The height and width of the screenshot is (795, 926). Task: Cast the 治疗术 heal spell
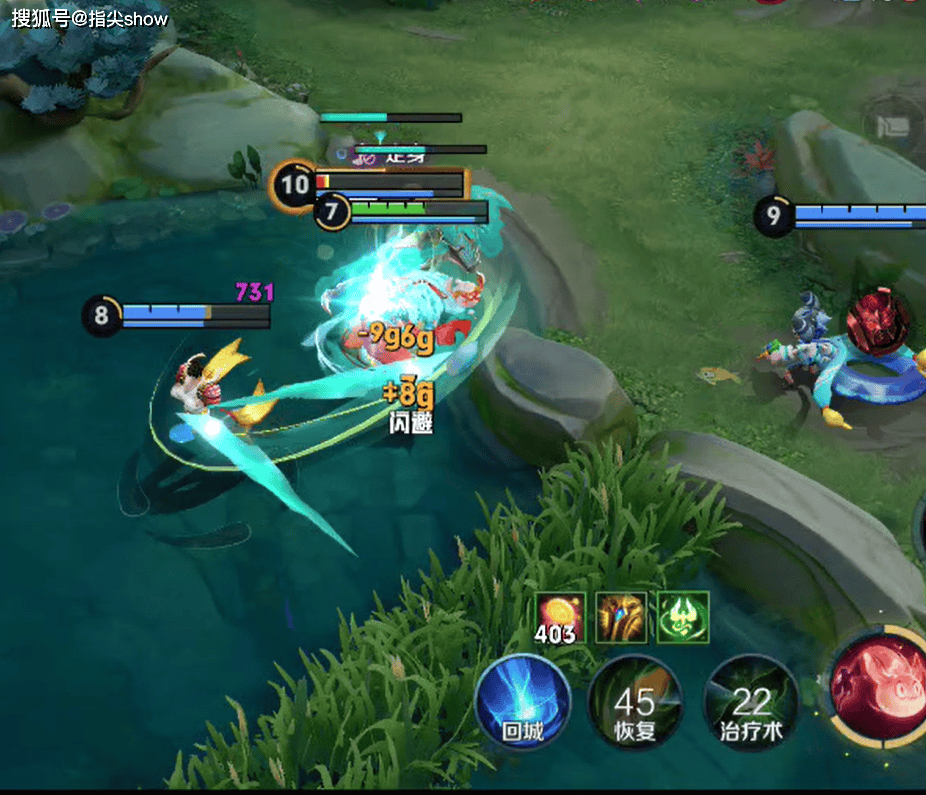(x=752, y=704)
